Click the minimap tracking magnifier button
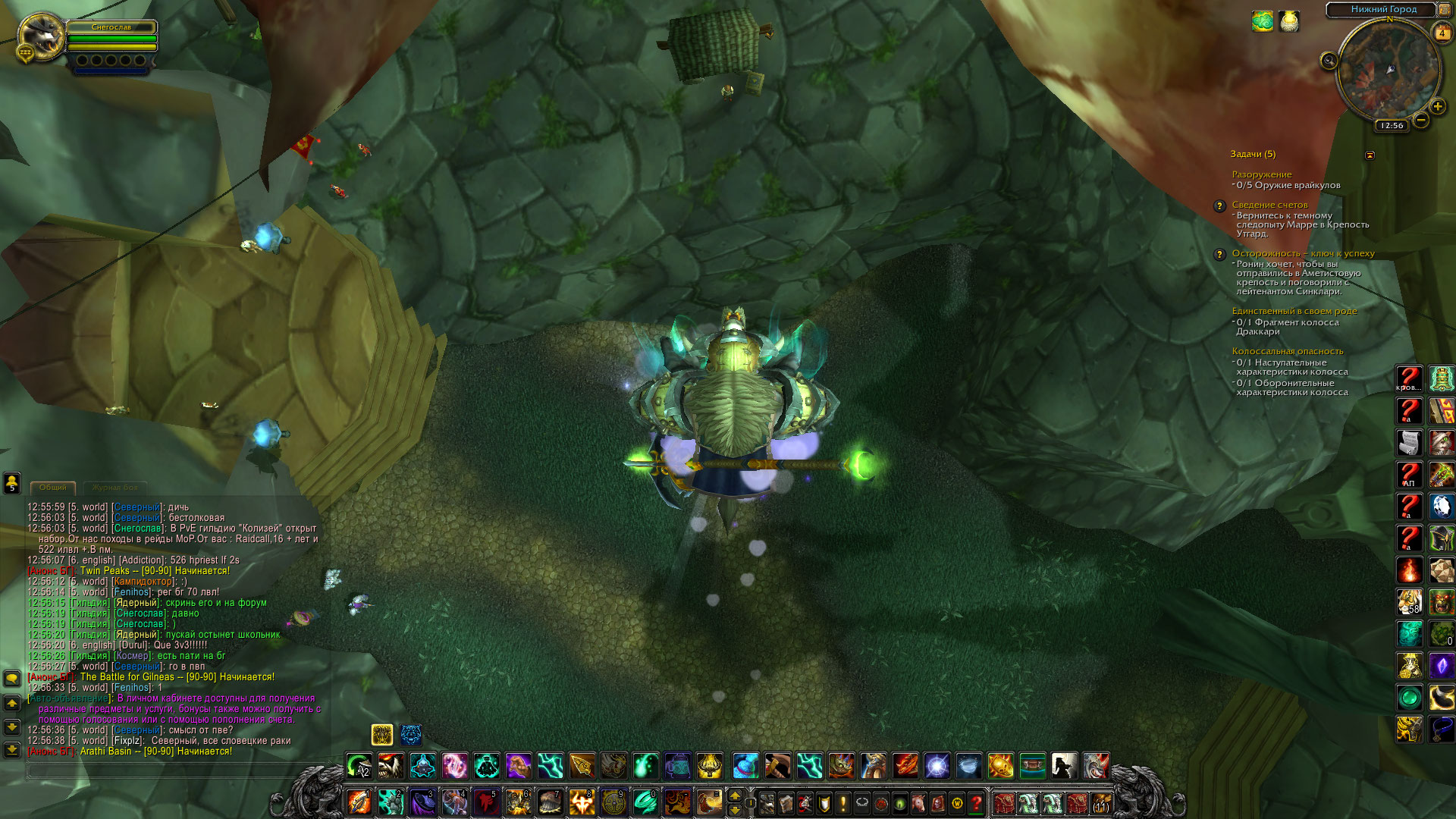The image size is (1456, 819). tap(1329, 61)
